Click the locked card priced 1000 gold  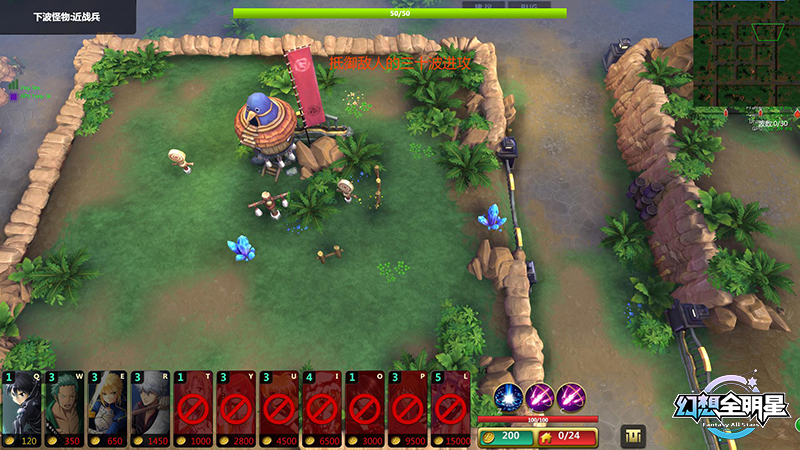(193, 410)
